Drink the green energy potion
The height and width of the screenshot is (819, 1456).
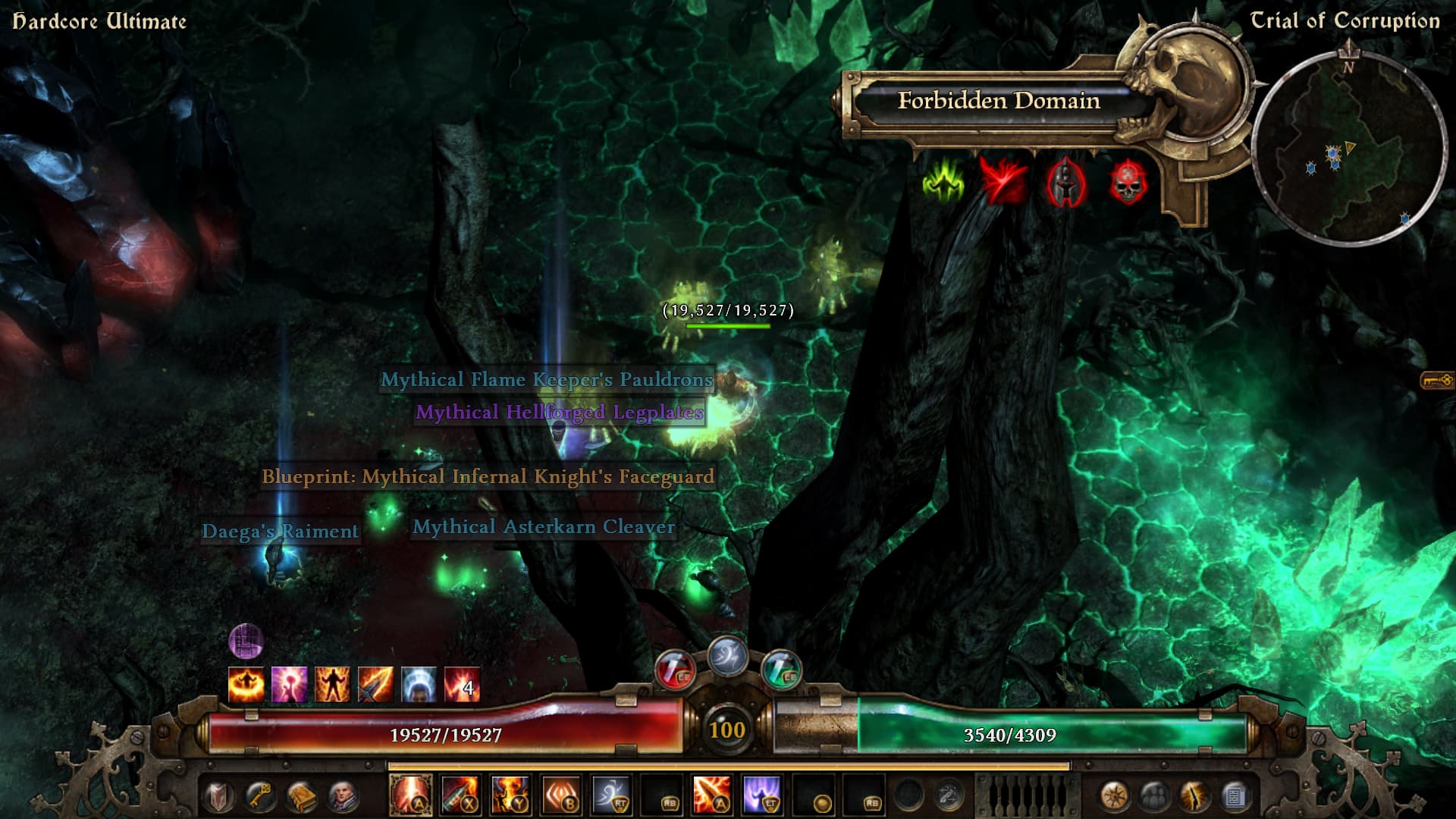(x=781, y=670)
